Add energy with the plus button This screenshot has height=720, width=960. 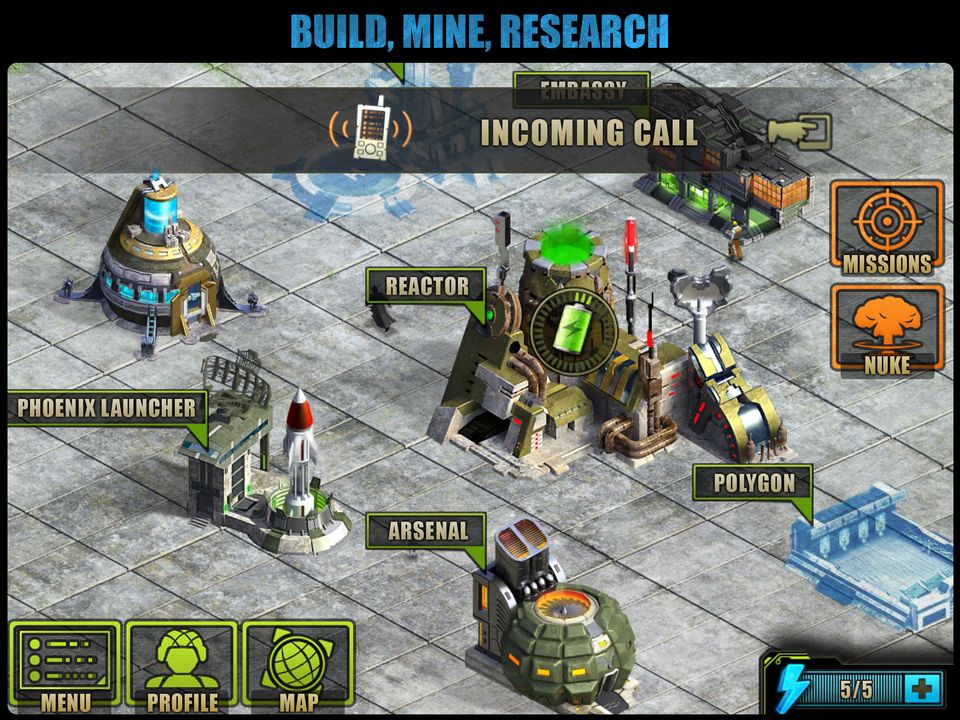pos(921,688)
